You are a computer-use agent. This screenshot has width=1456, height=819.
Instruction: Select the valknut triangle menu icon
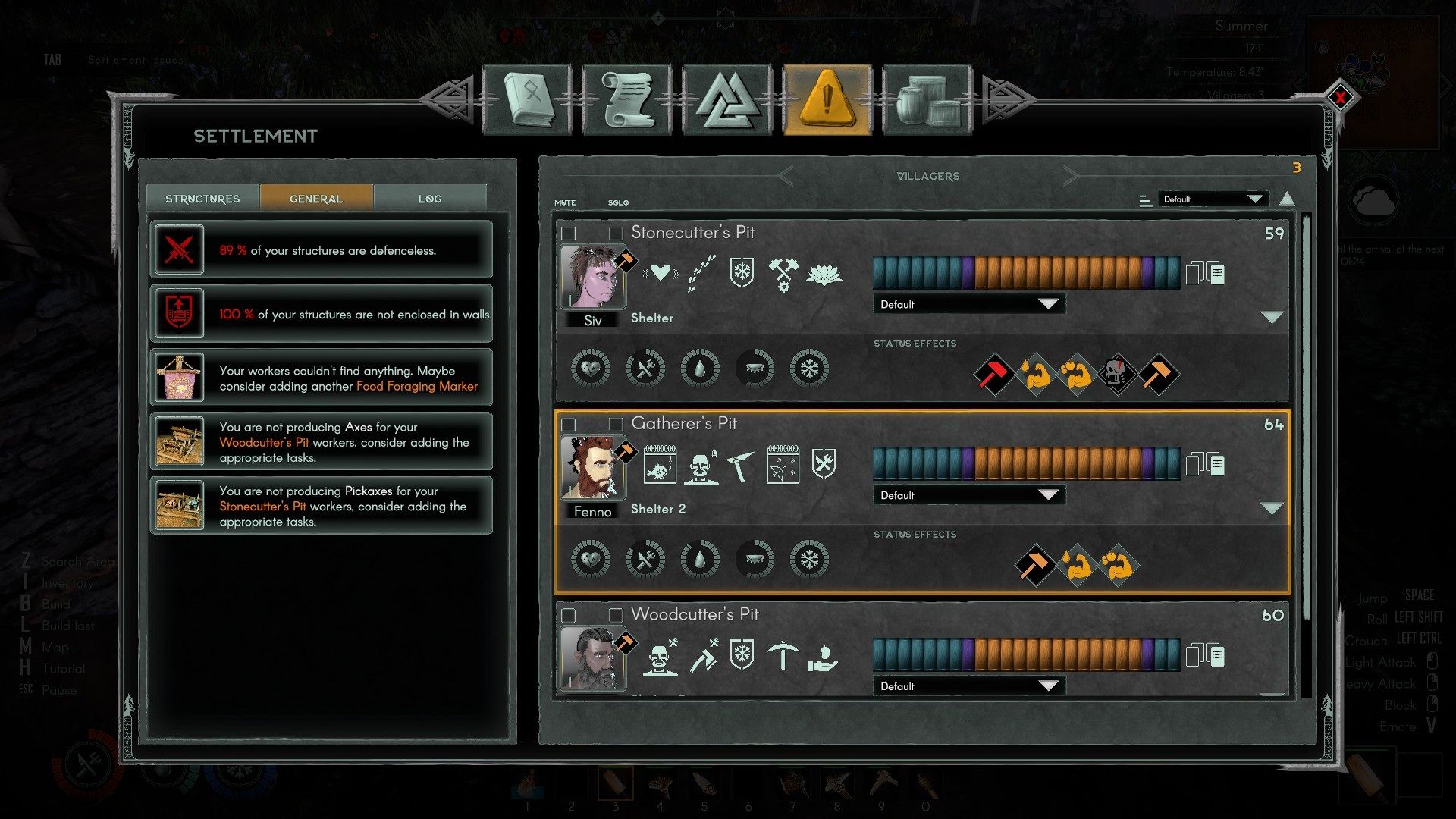727,99
